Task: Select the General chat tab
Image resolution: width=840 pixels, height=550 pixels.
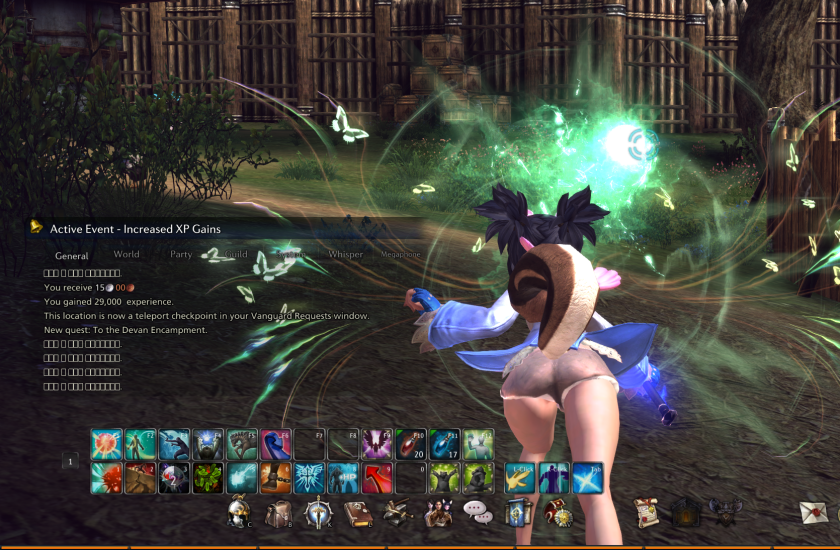Action: click(71, 255)
